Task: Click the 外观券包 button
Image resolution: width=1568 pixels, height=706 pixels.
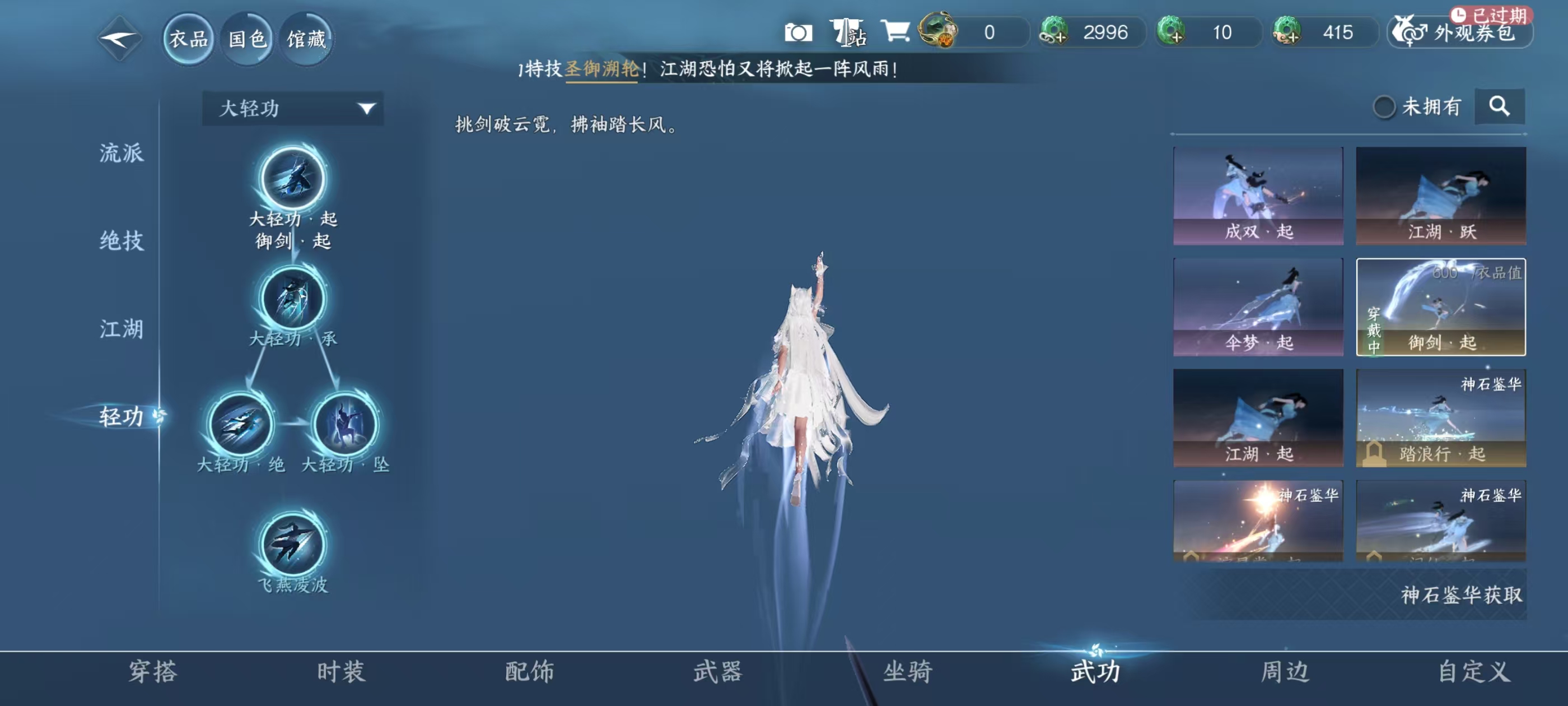Action: (1460, 34)
